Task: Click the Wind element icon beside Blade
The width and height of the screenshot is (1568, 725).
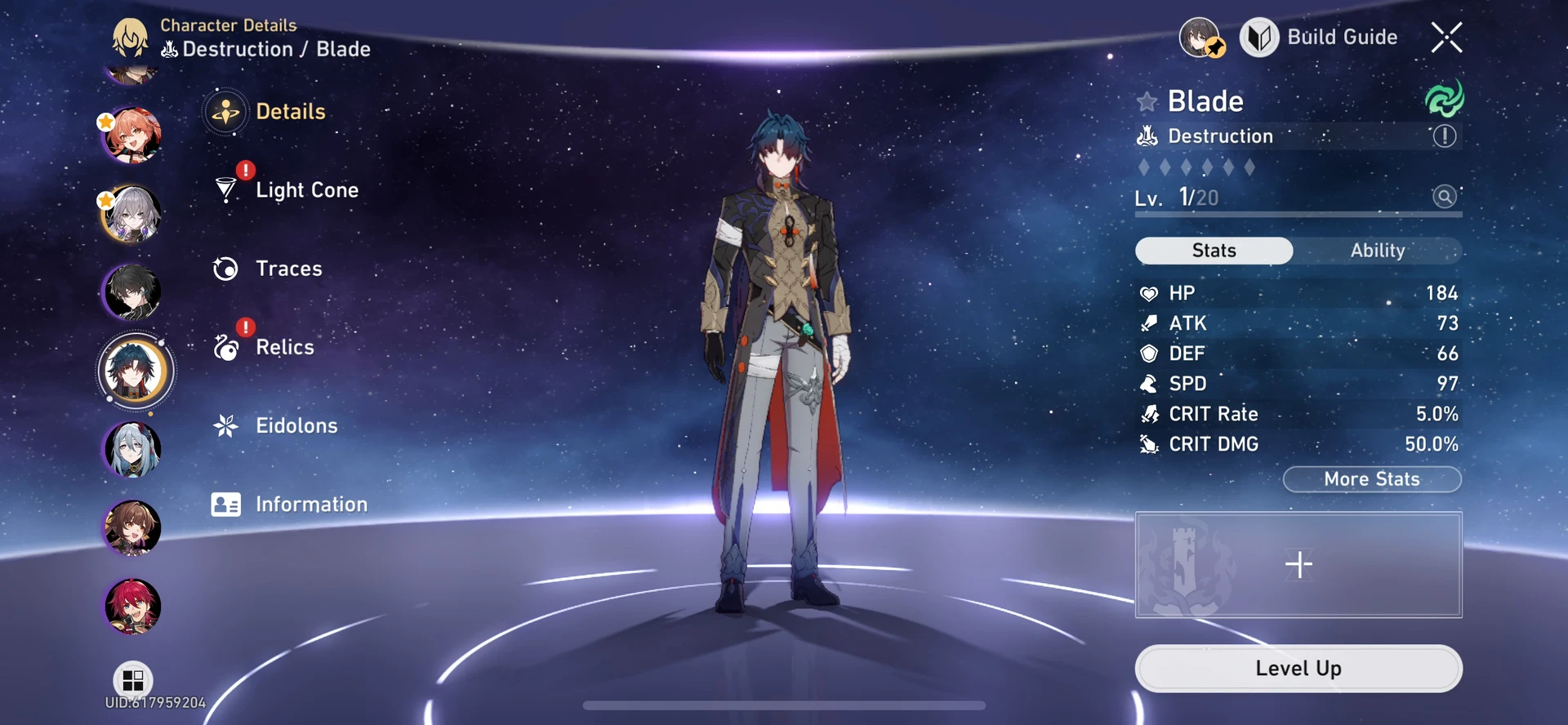Action: [x=1444, y=100]
